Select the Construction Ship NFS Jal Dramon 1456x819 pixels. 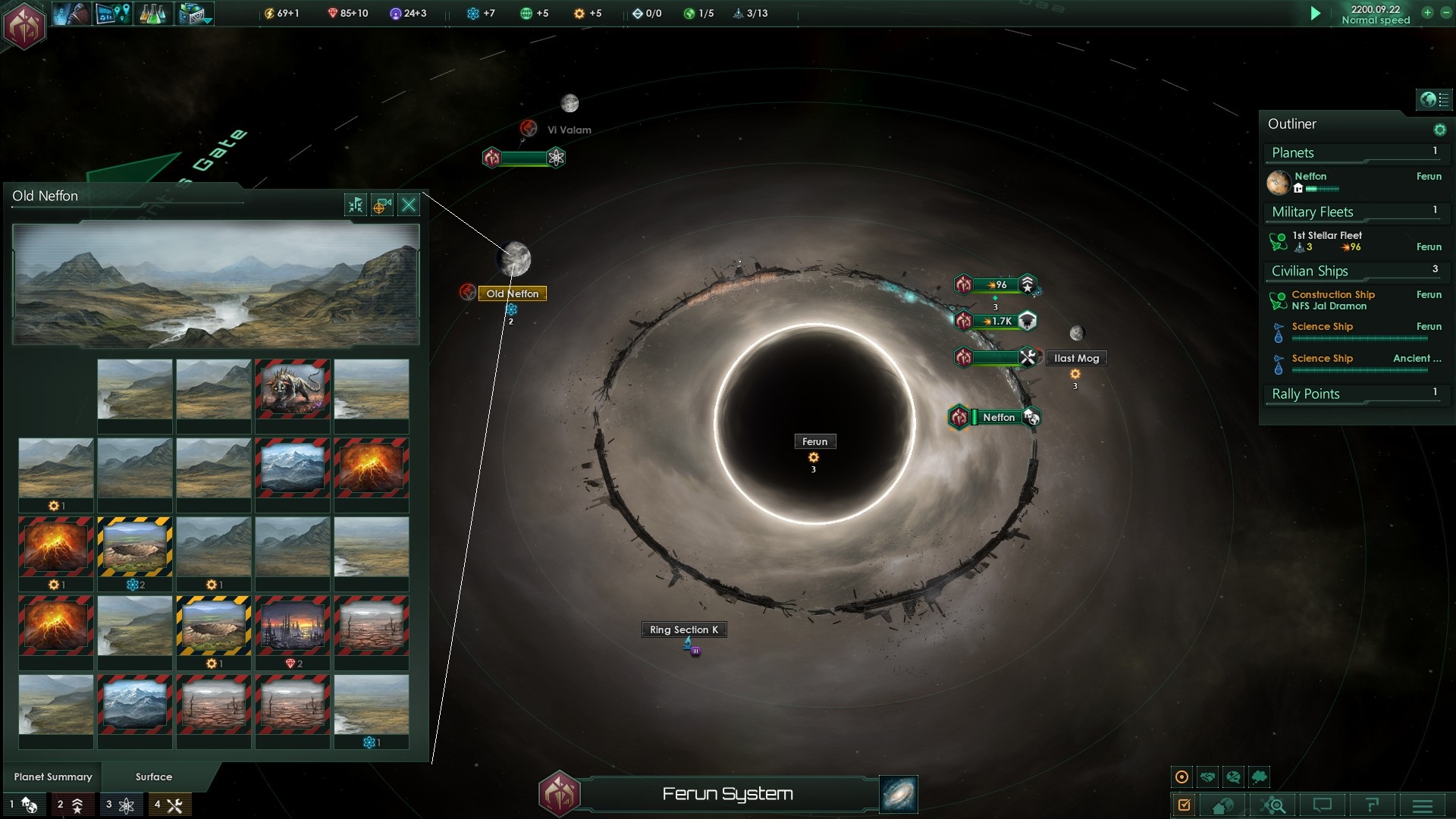coord(1332,300)
